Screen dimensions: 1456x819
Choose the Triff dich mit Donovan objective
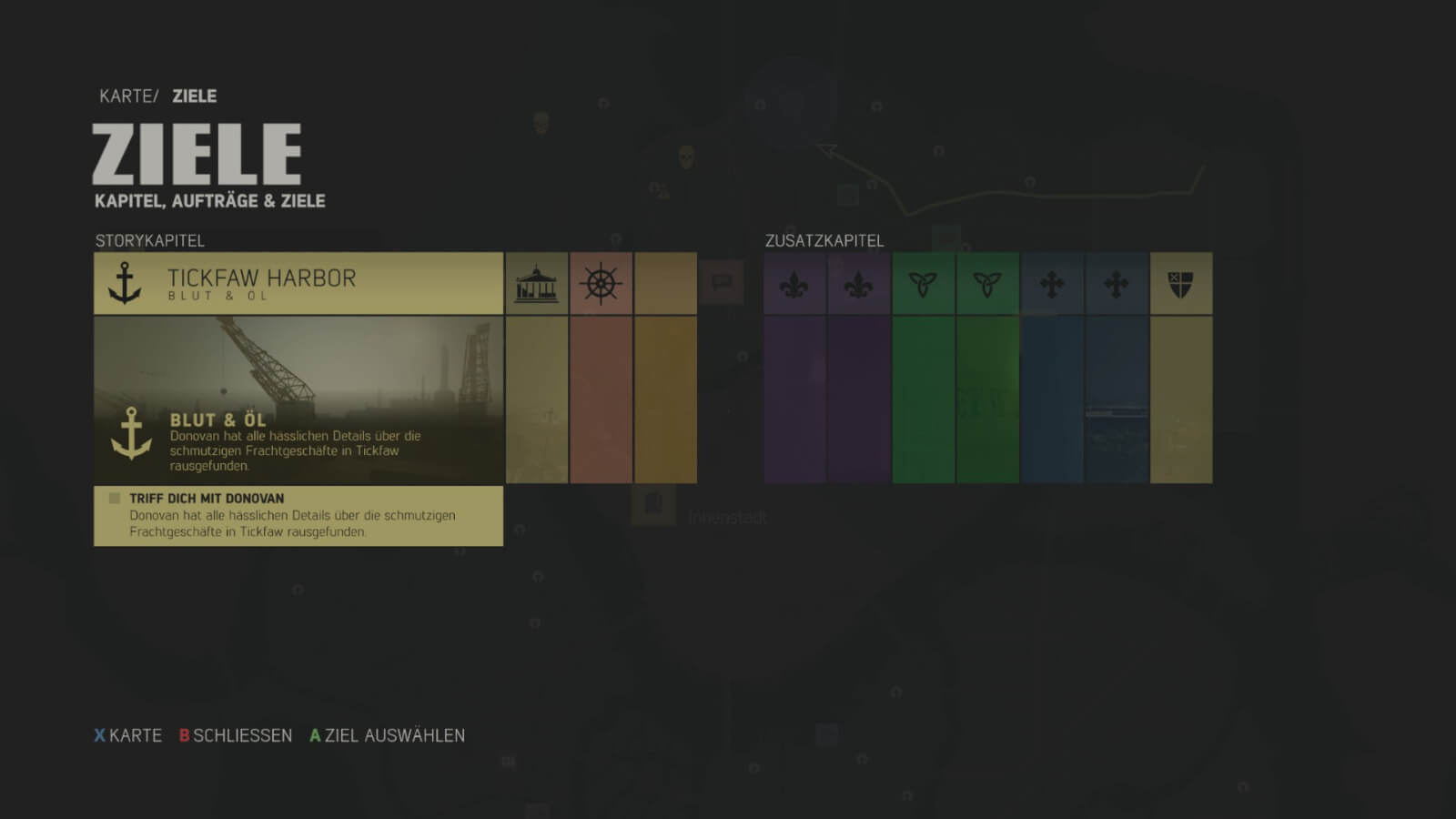pyautogui.click(x=298, y=515)
